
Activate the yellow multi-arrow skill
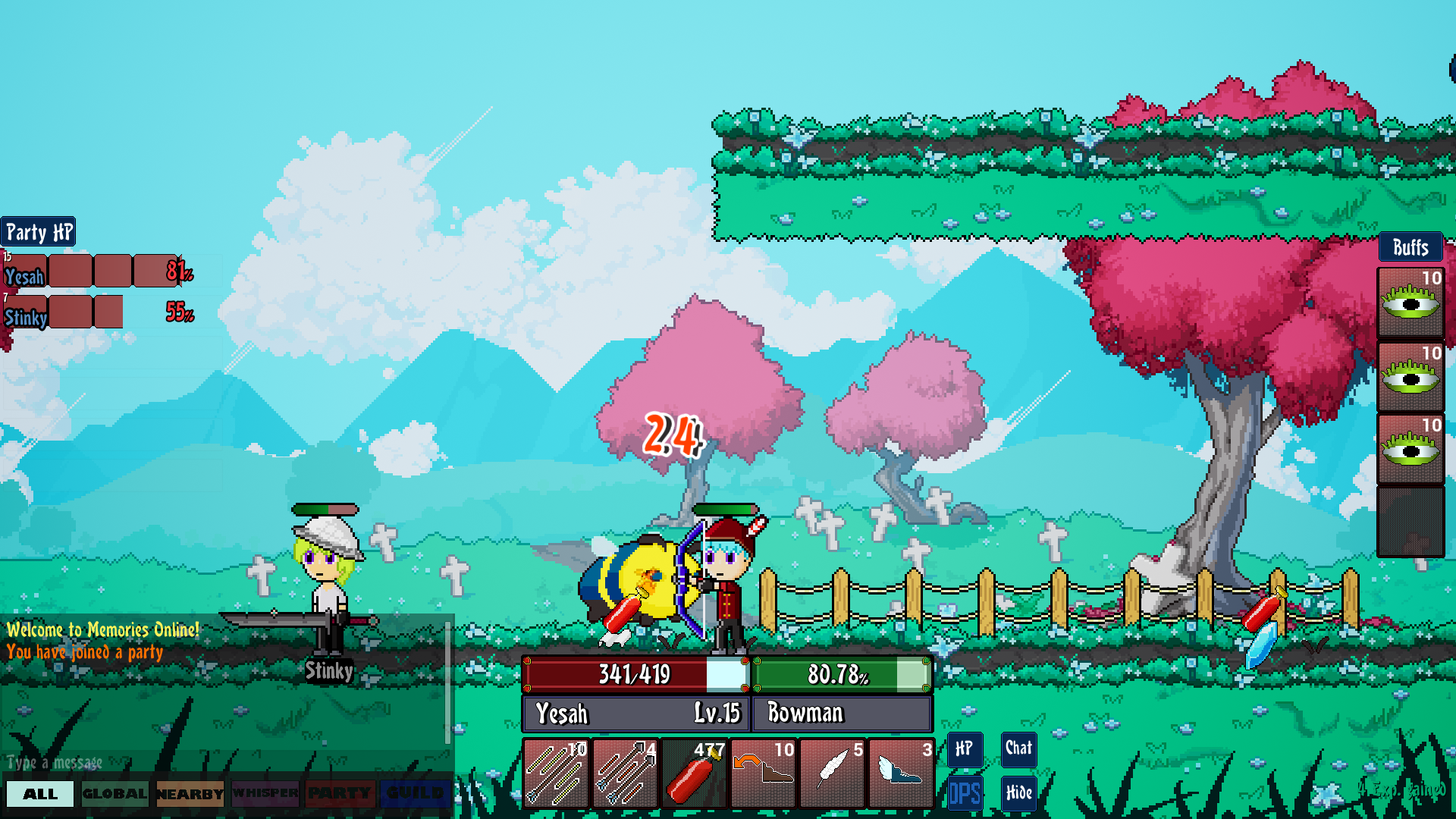pyautogui.click(x=556, y=773)
